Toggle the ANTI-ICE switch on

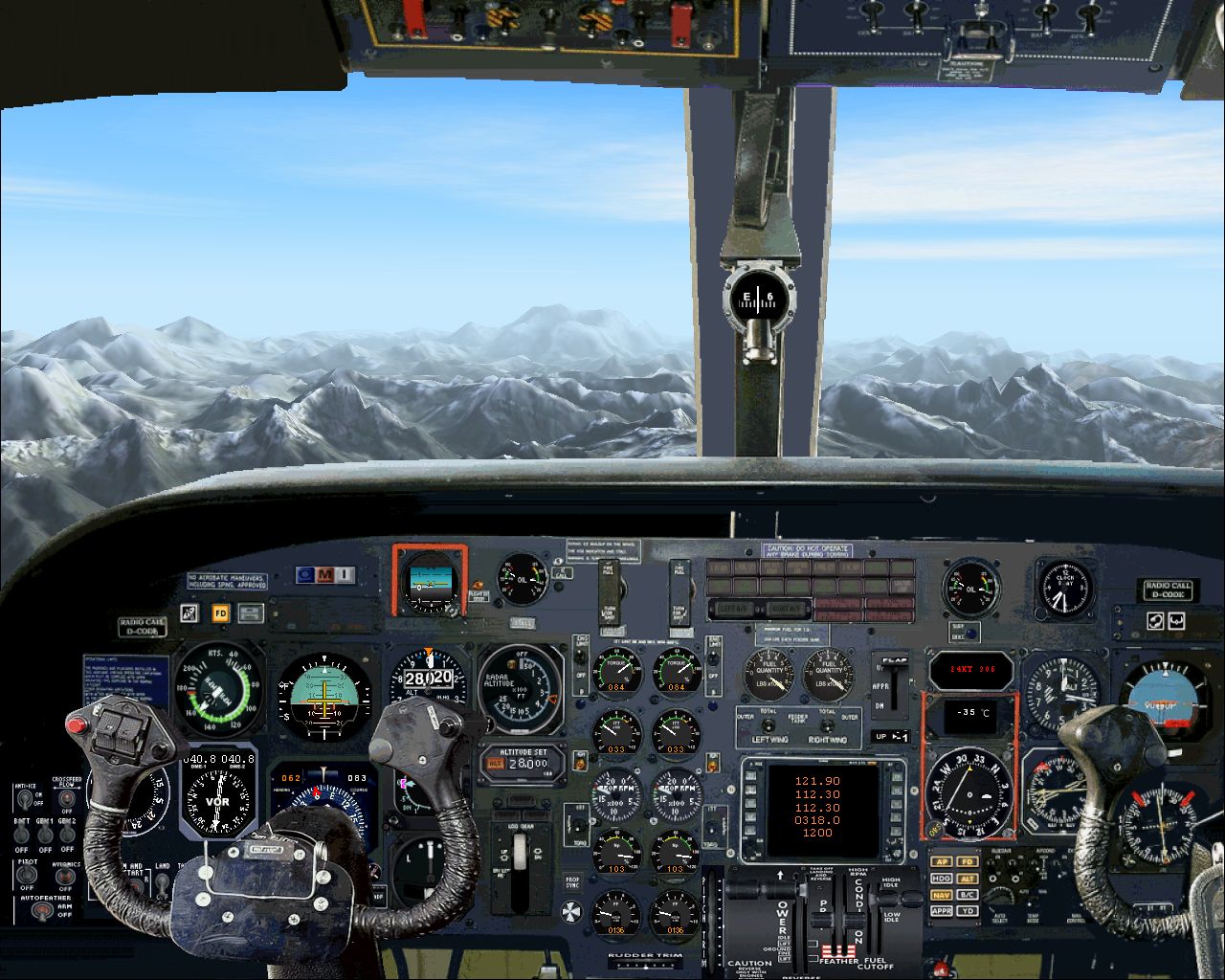[x=25, y=798]
